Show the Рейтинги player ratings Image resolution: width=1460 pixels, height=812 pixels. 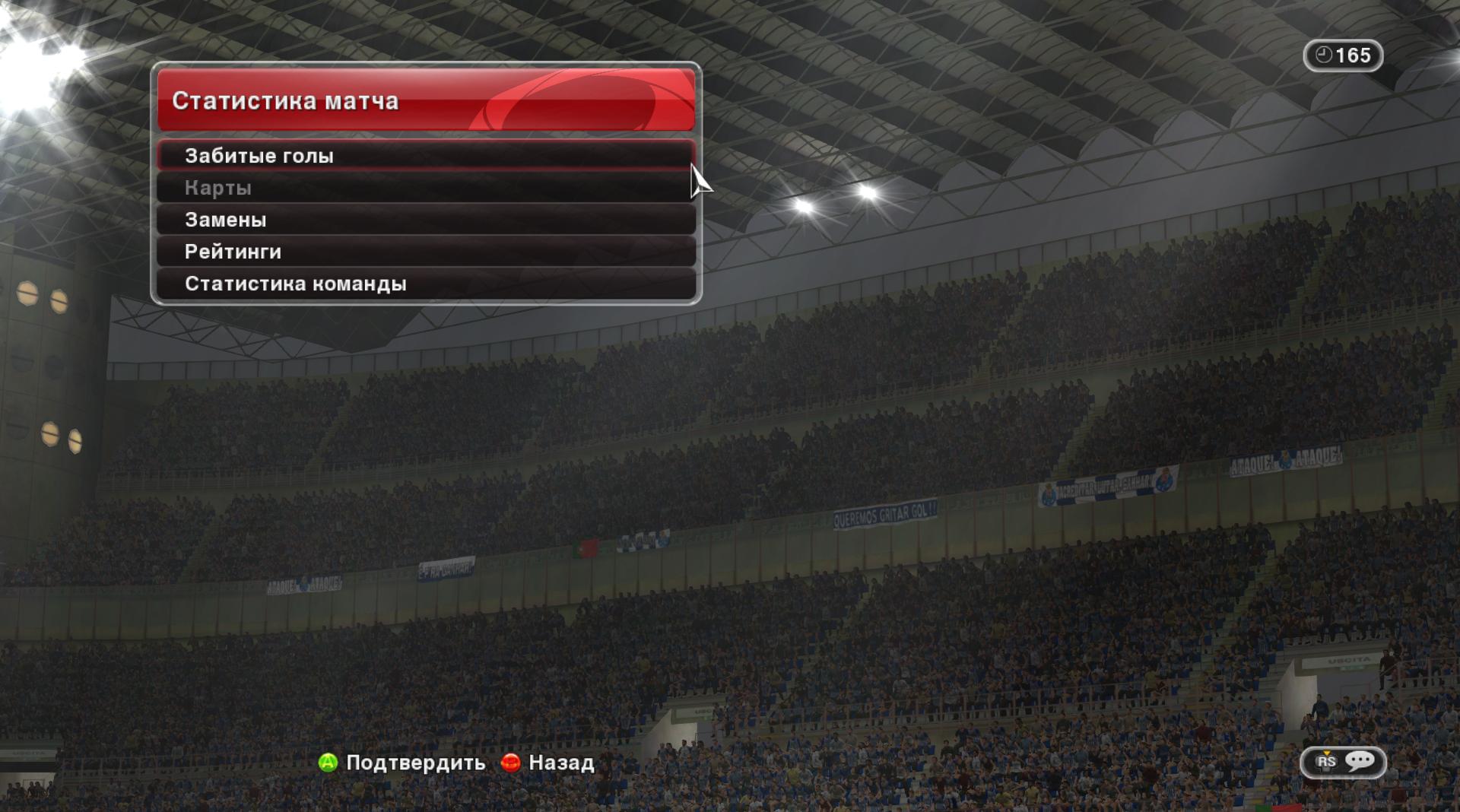tap(426, 252)
